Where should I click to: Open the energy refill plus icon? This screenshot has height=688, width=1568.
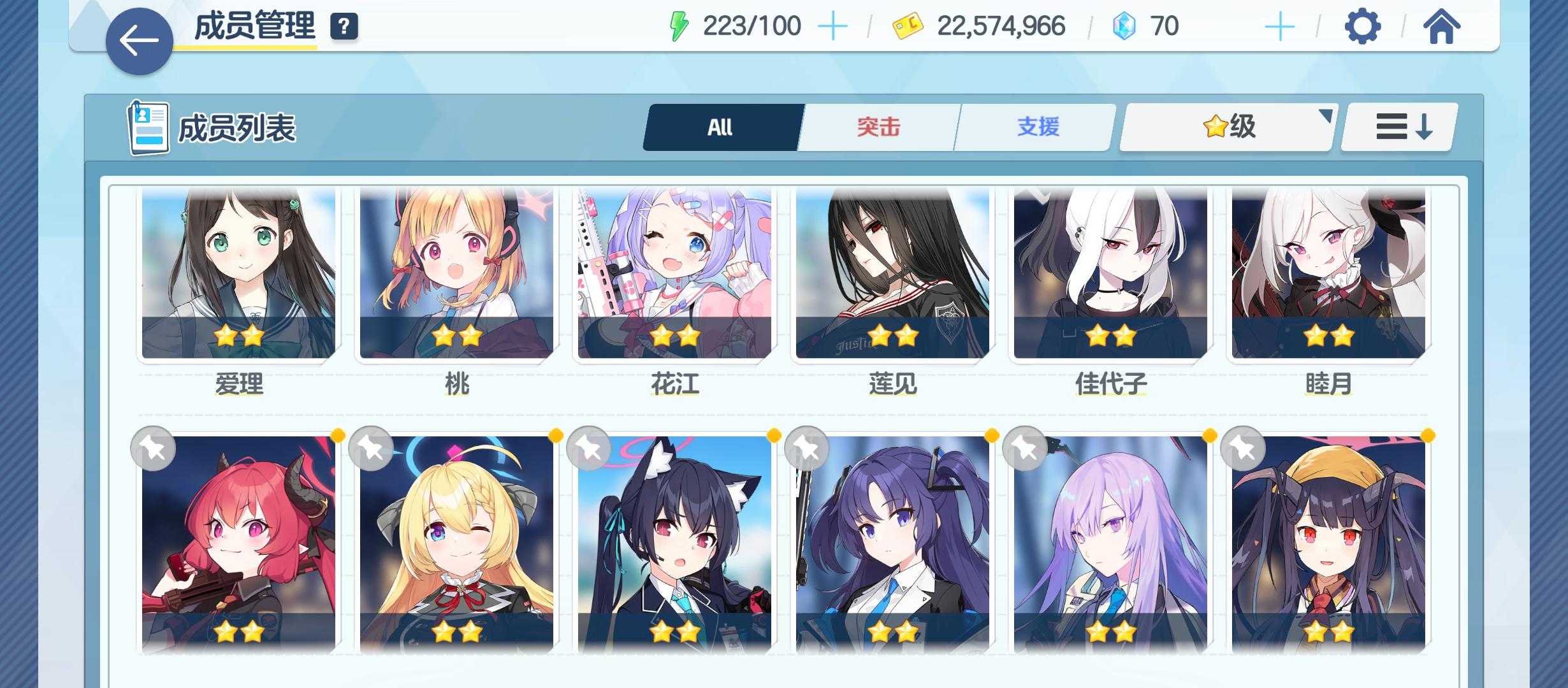833,26
